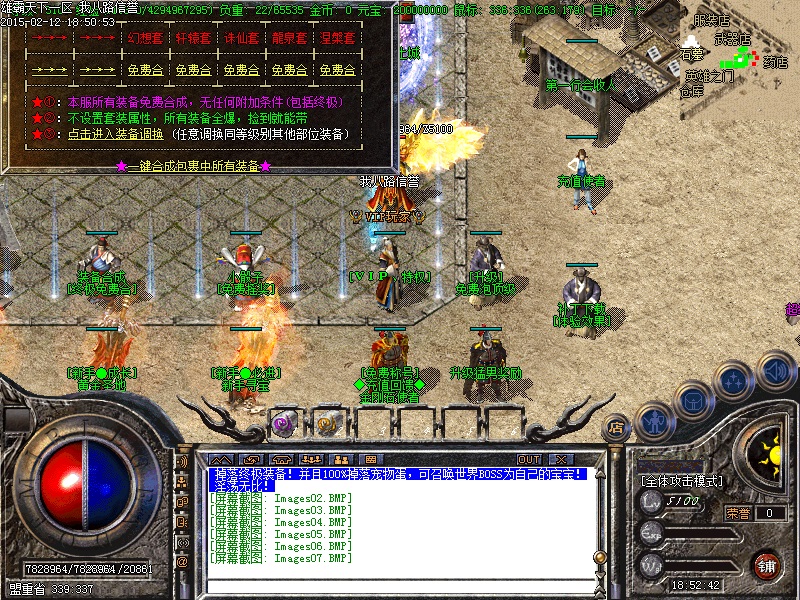This screenshot has width=800, height=600.
Task: Select the purple swirl item in belt
Action: click(x=284, y=421)
